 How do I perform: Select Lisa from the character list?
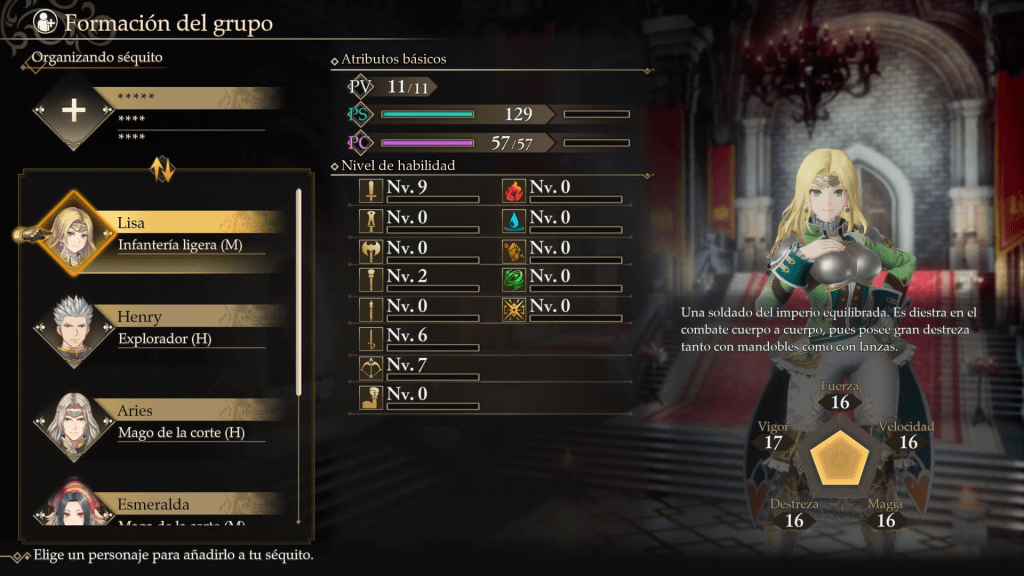pyautogui.click(x=160, y=232)
